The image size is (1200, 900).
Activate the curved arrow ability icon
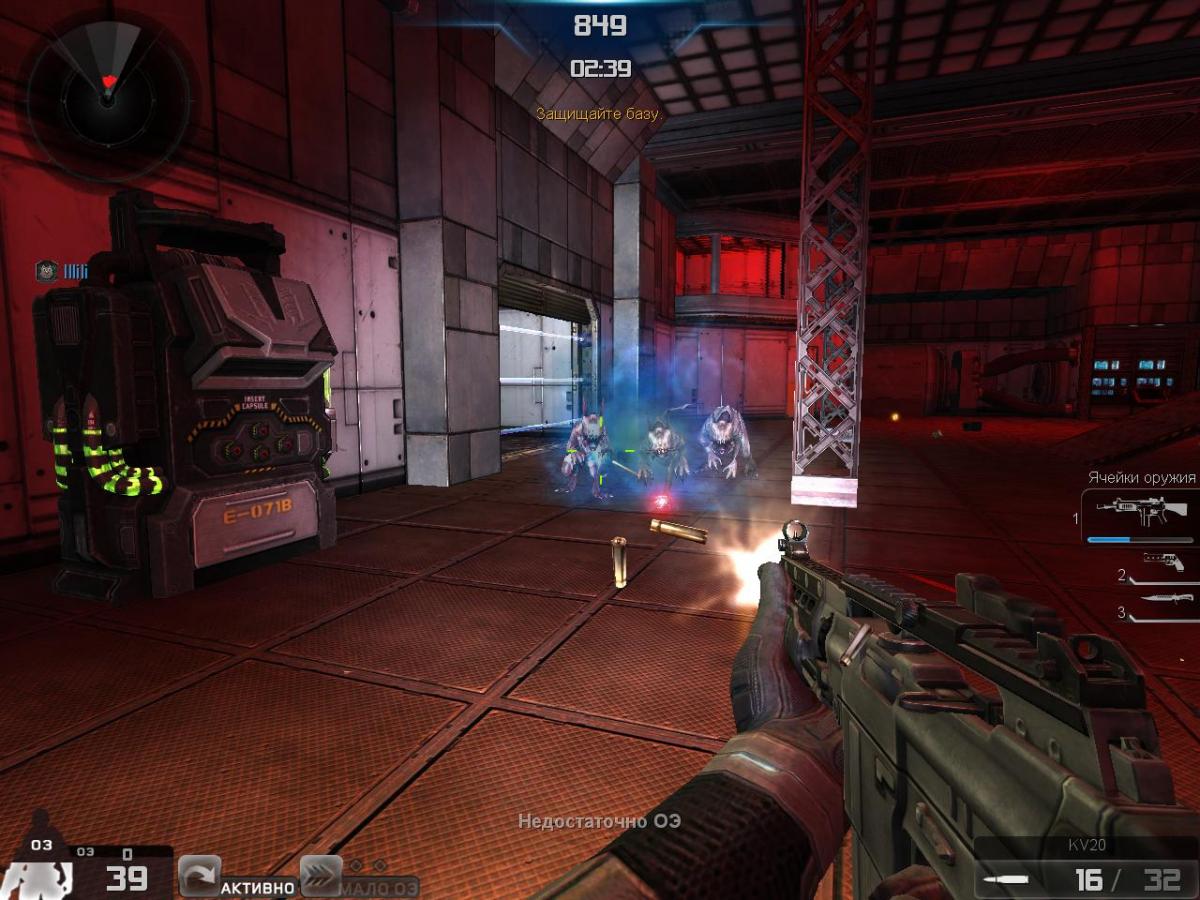[x=199, y=877]
